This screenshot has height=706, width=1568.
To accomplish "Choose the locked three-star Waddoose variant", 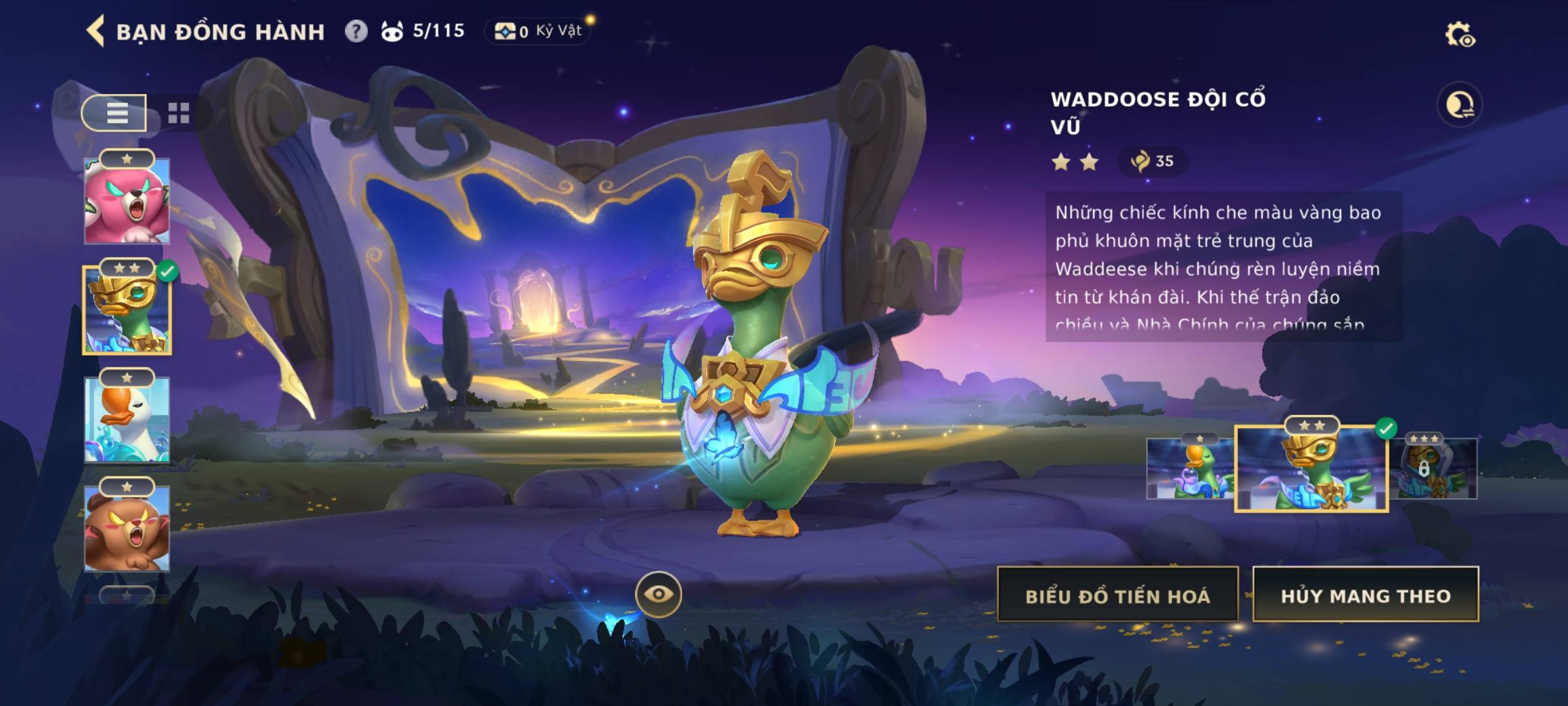I will [1434, 469].
